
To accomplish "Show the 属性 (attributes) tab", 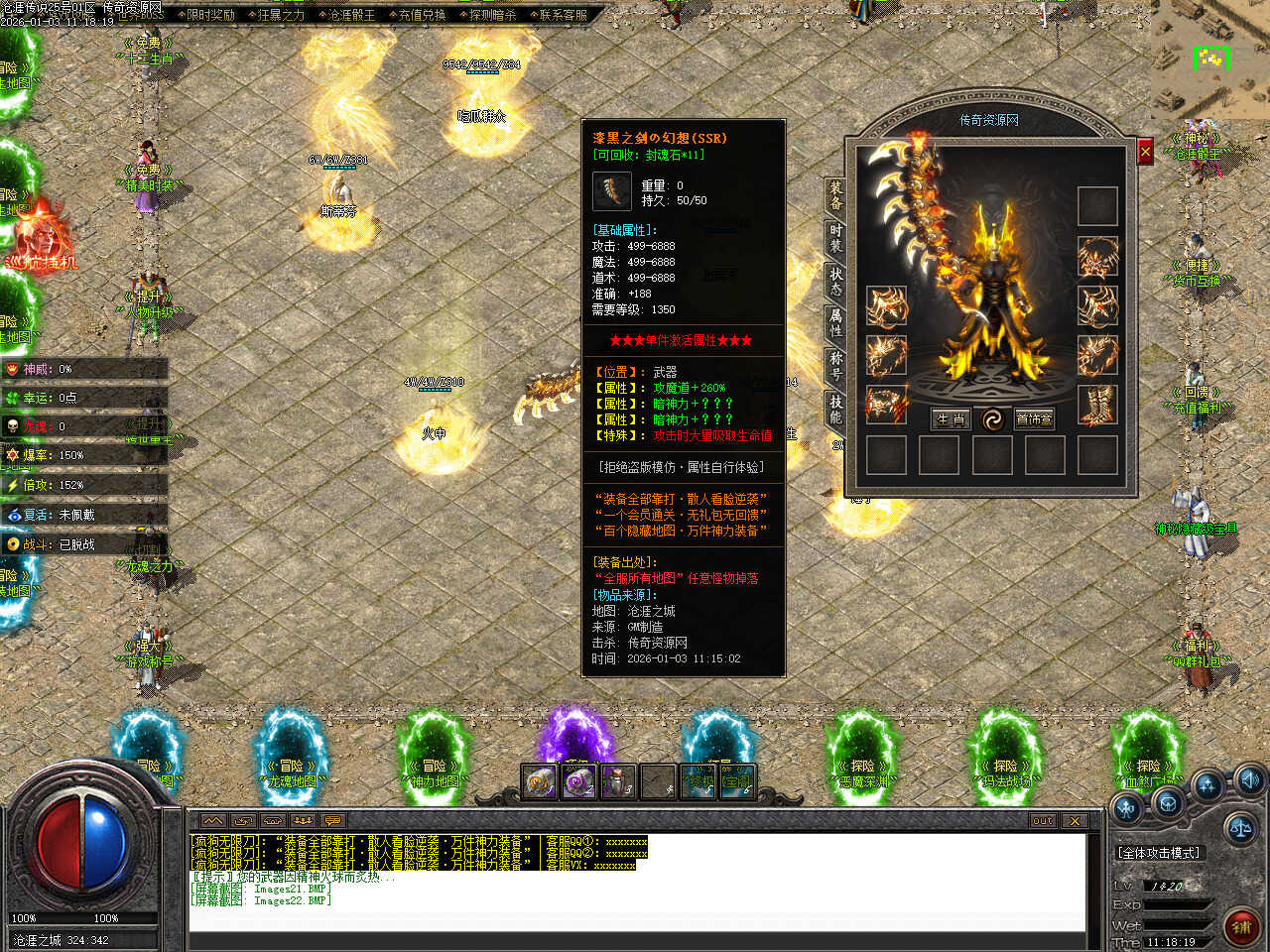I will (835, 323).
